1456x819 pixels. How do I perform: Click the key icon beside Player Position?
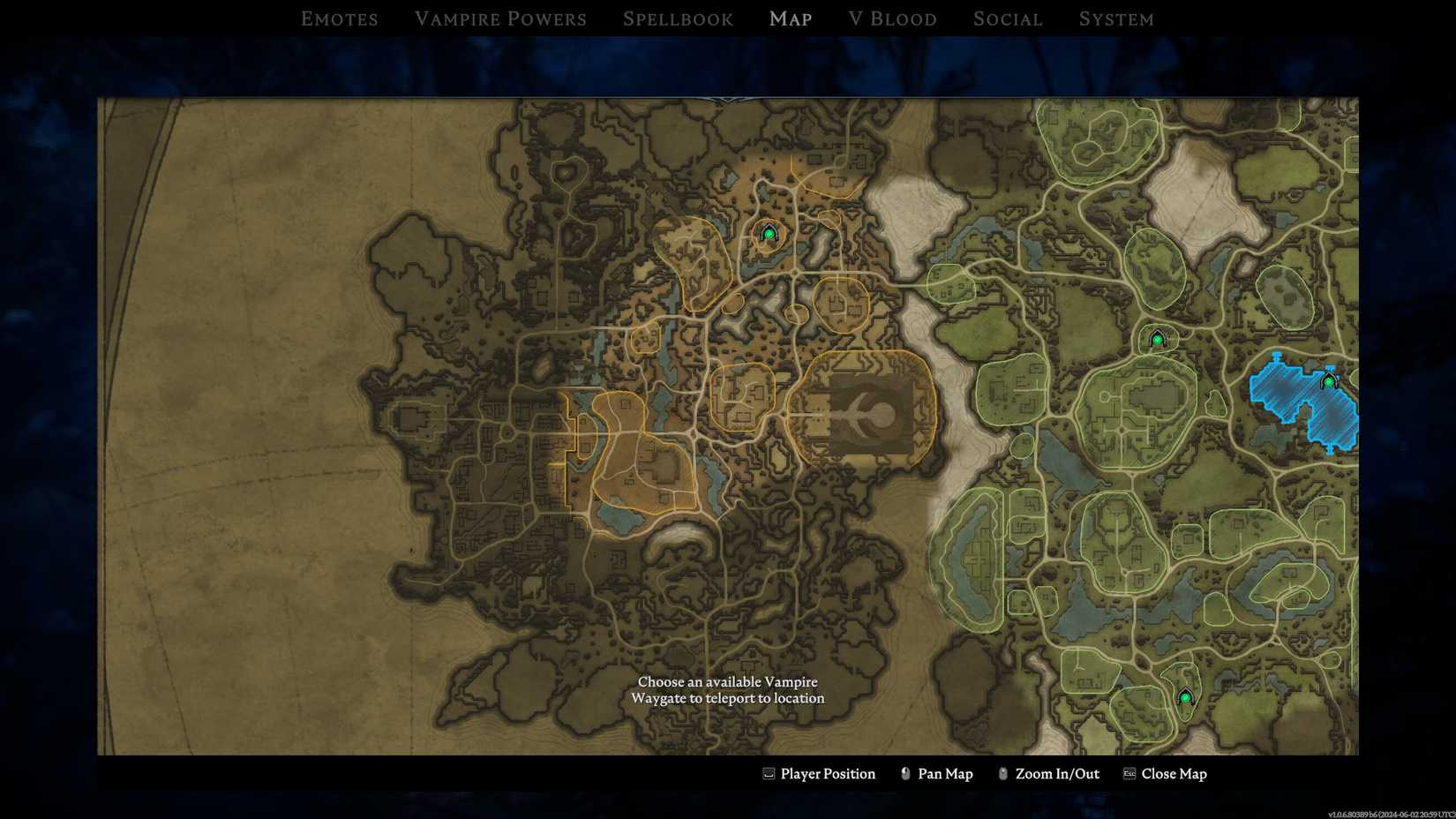click(768, 773)
